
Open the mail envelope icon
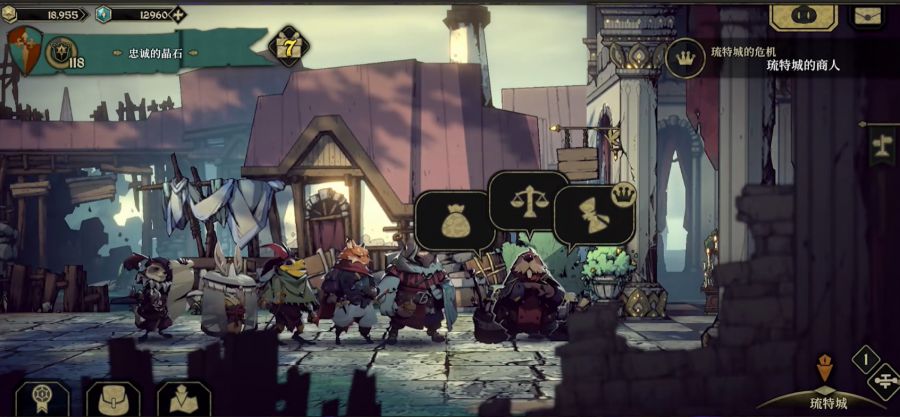[x=867, y=15]
